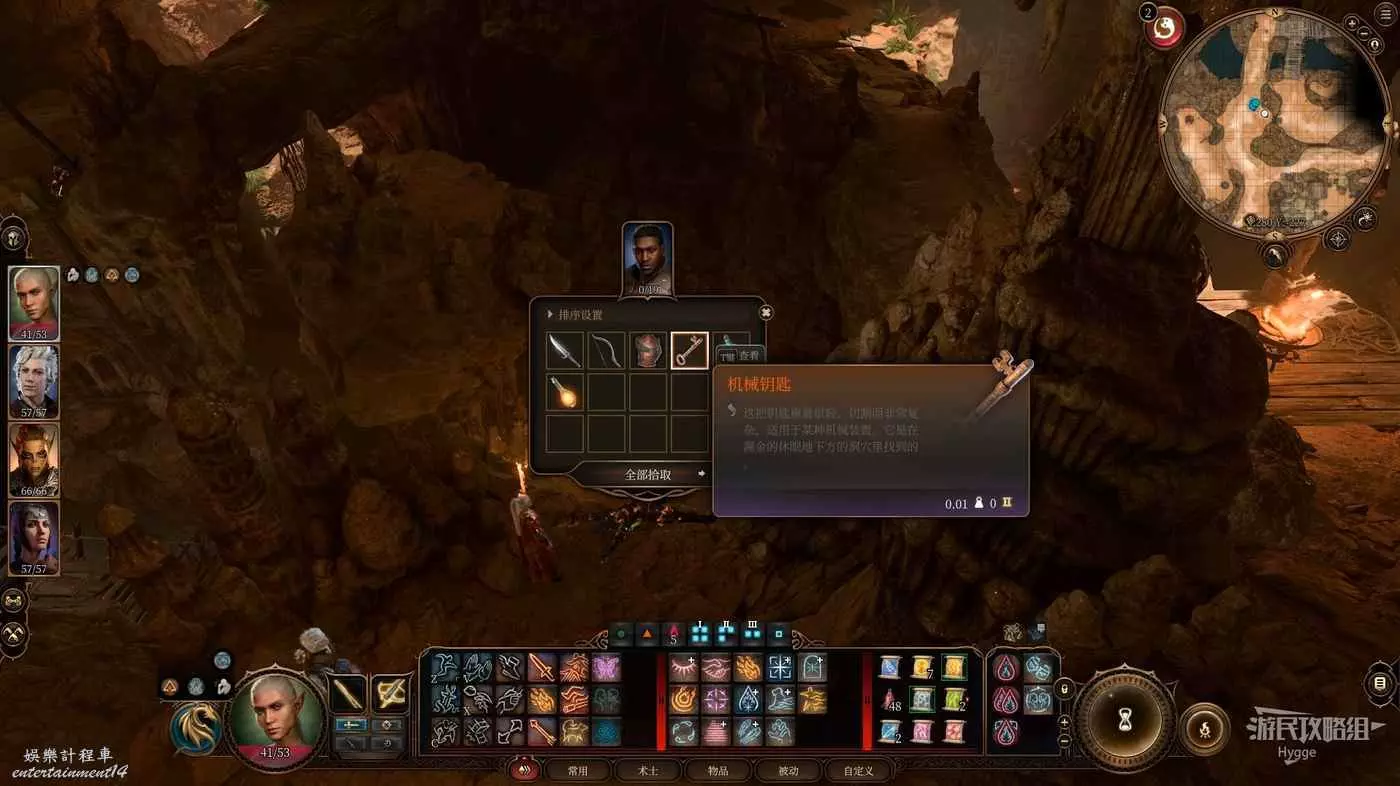Show the 物品 items hotbar tab
Screen dimensions: 1400x786
717,771
